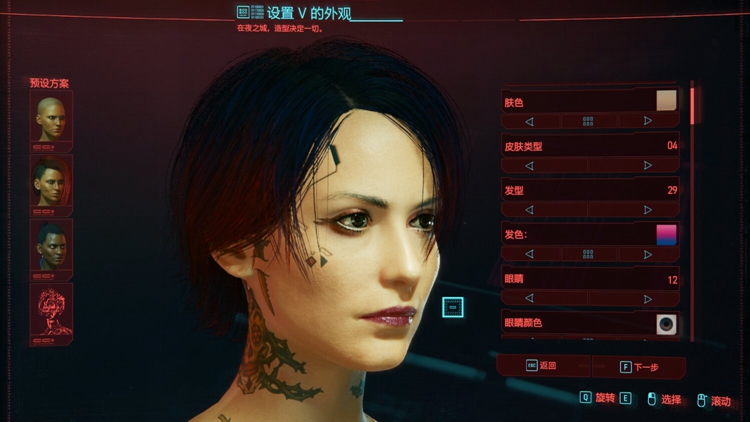
Task: Click the 返回 back button
Action: tap(542, 366)
